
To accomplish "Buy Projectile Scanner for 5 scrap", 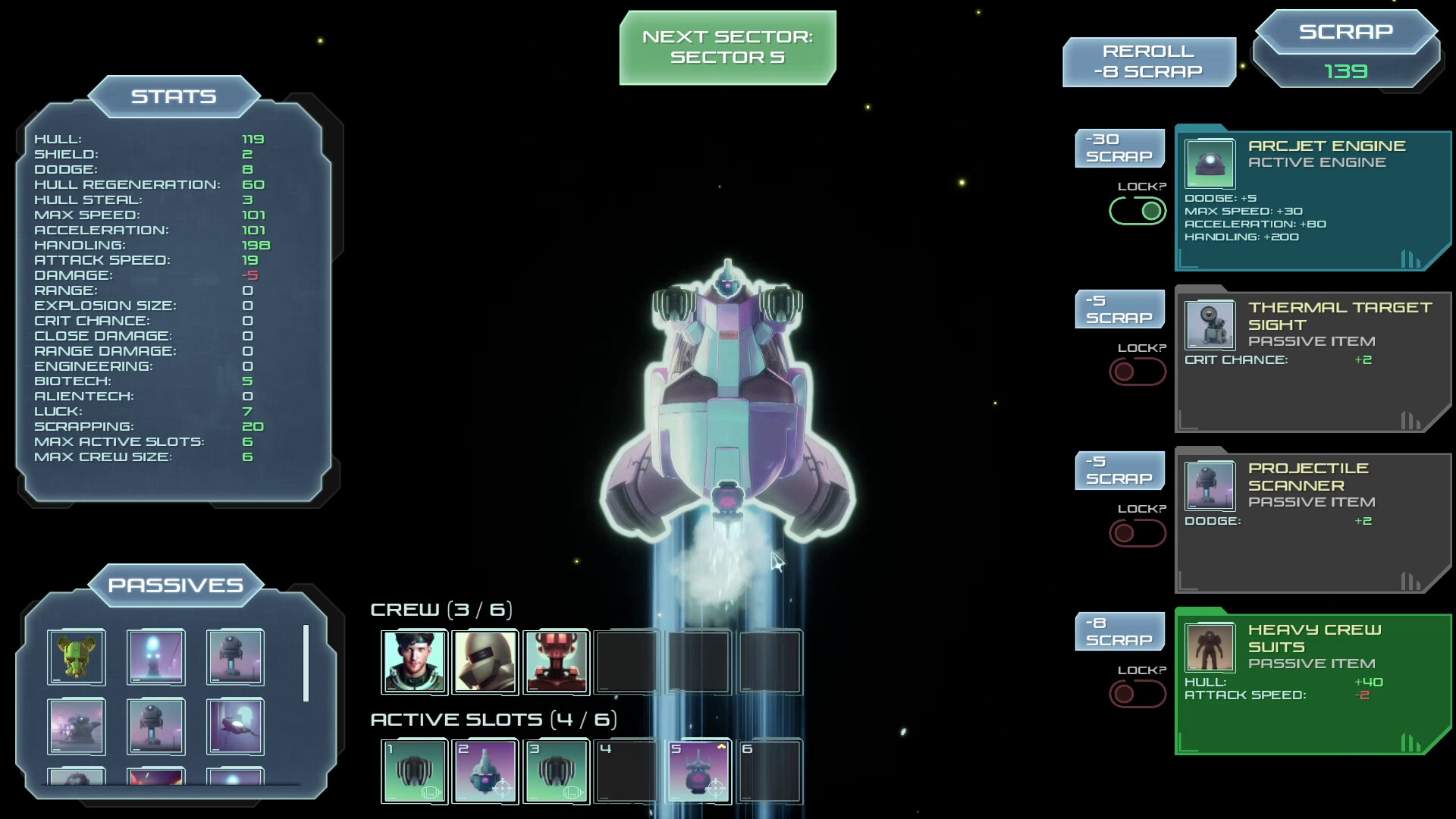I will click(1119, 470).
